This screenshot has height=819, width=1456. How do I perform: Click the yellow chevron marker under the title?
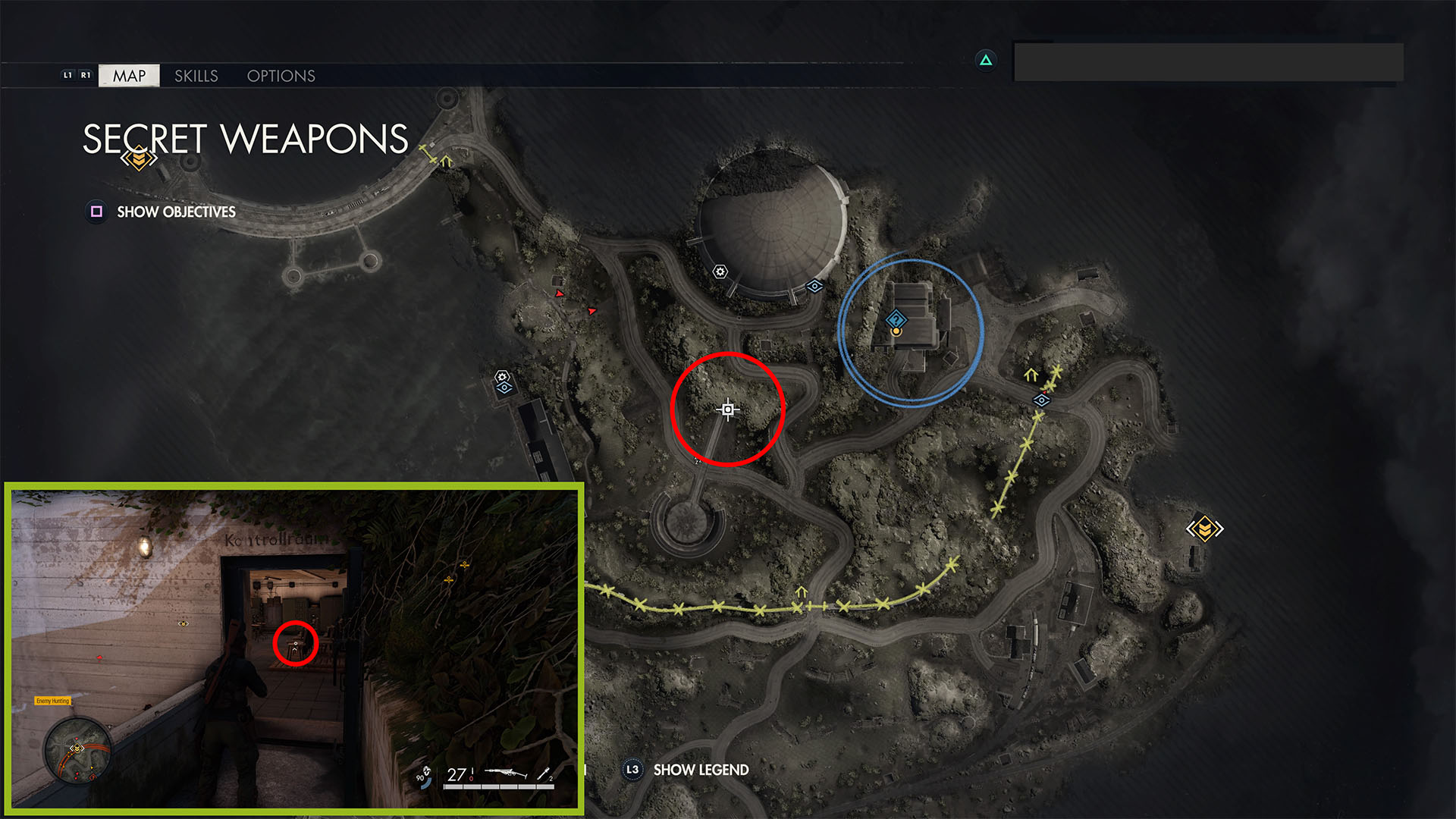pos(139,158)
